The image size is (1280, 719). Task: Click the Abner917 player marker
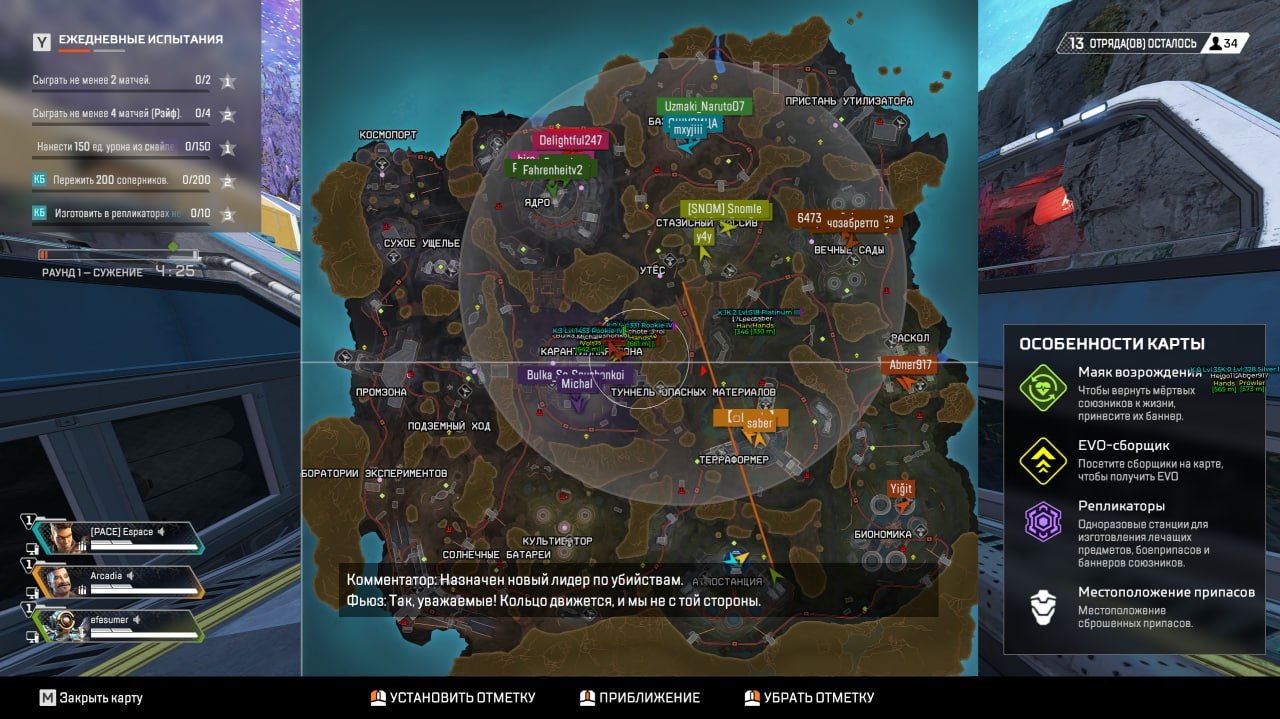click(x=909, y=365)
